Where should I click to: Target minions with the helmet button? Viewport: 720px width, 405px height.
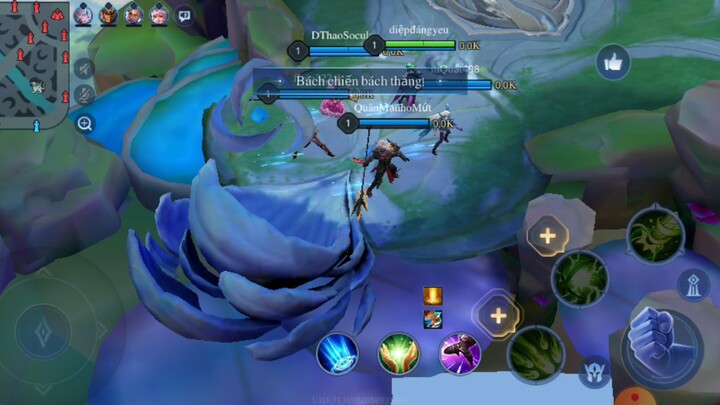[594, 372]
